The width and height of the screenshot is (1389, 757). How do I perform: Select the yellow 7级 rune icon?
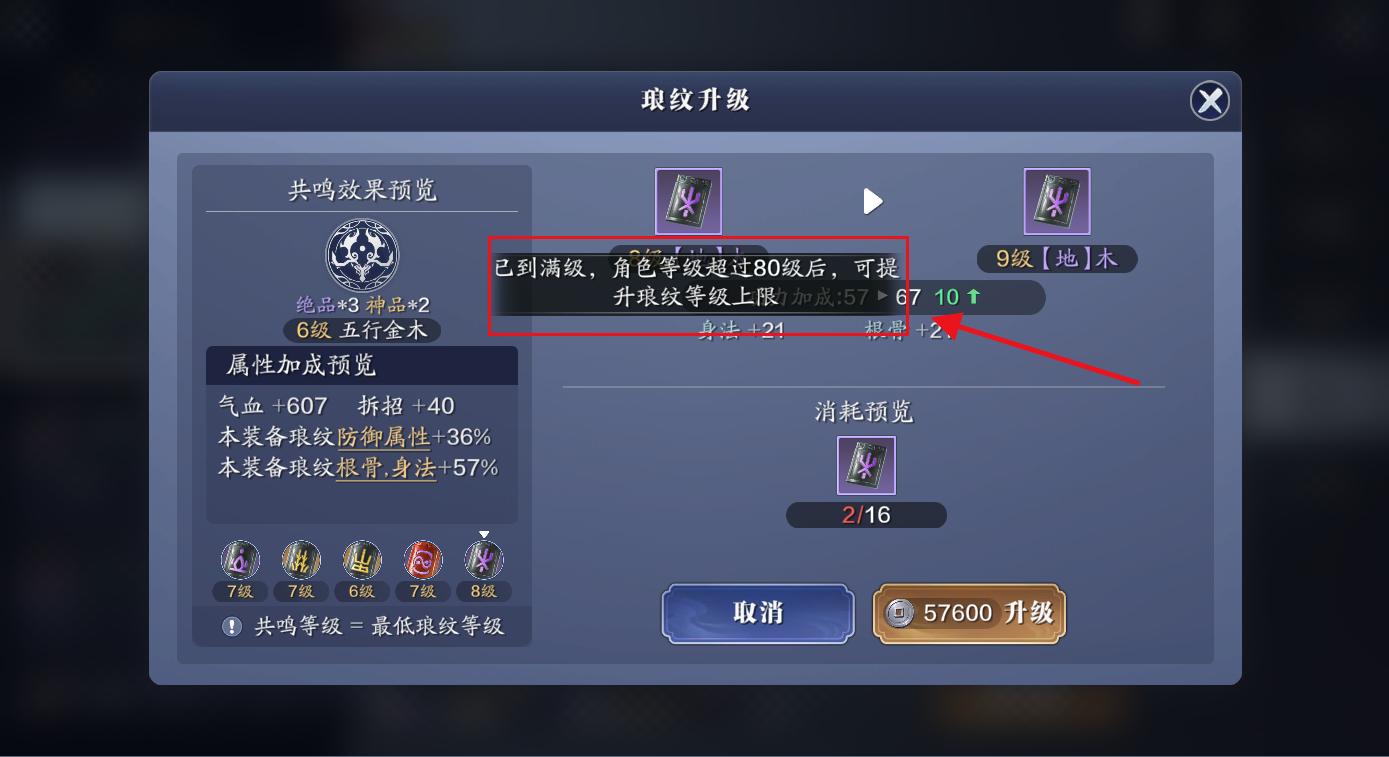(x=301, y=560)
